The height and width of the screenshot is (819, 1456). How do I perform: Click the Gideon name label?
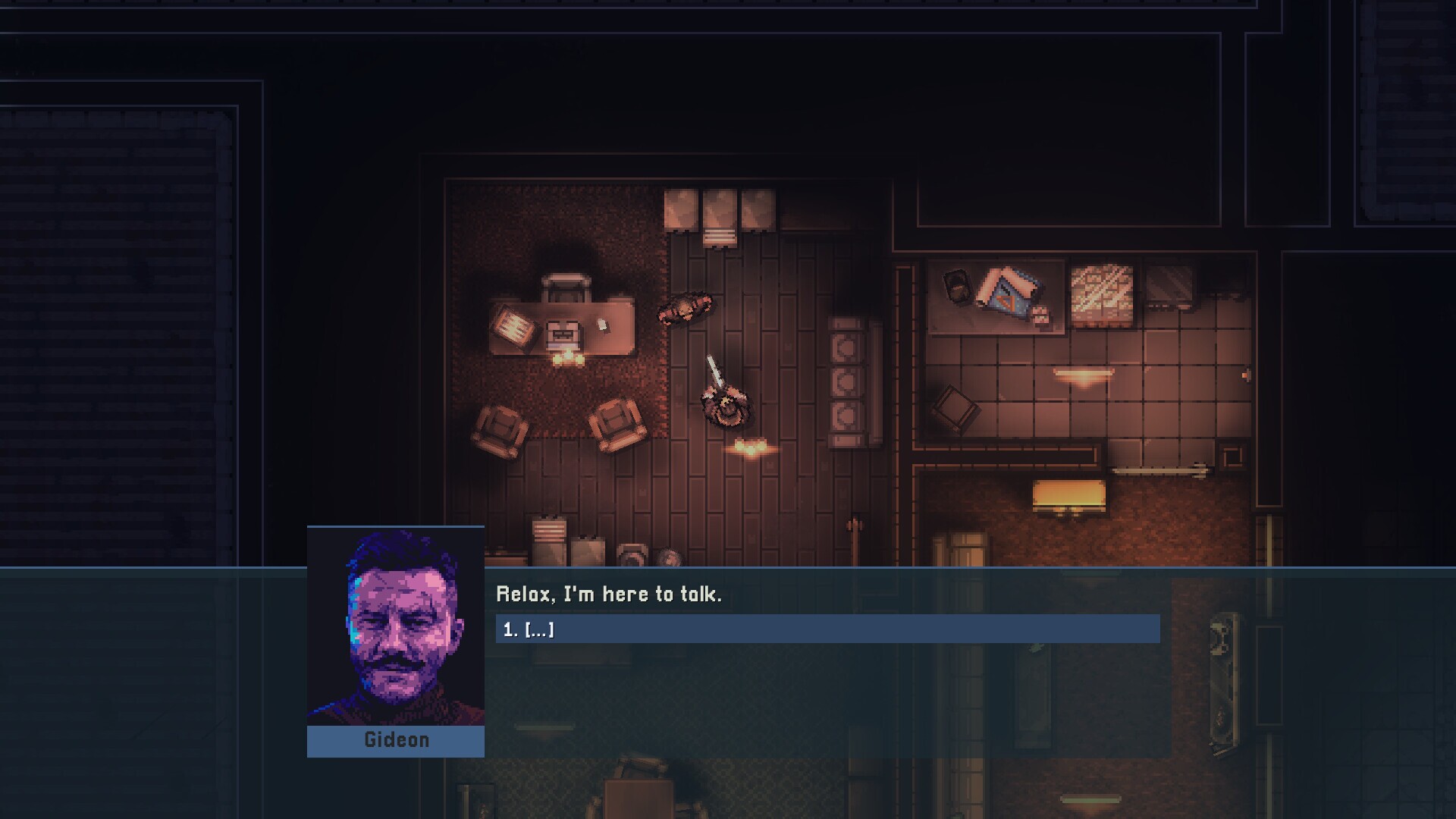click(395, 740)
